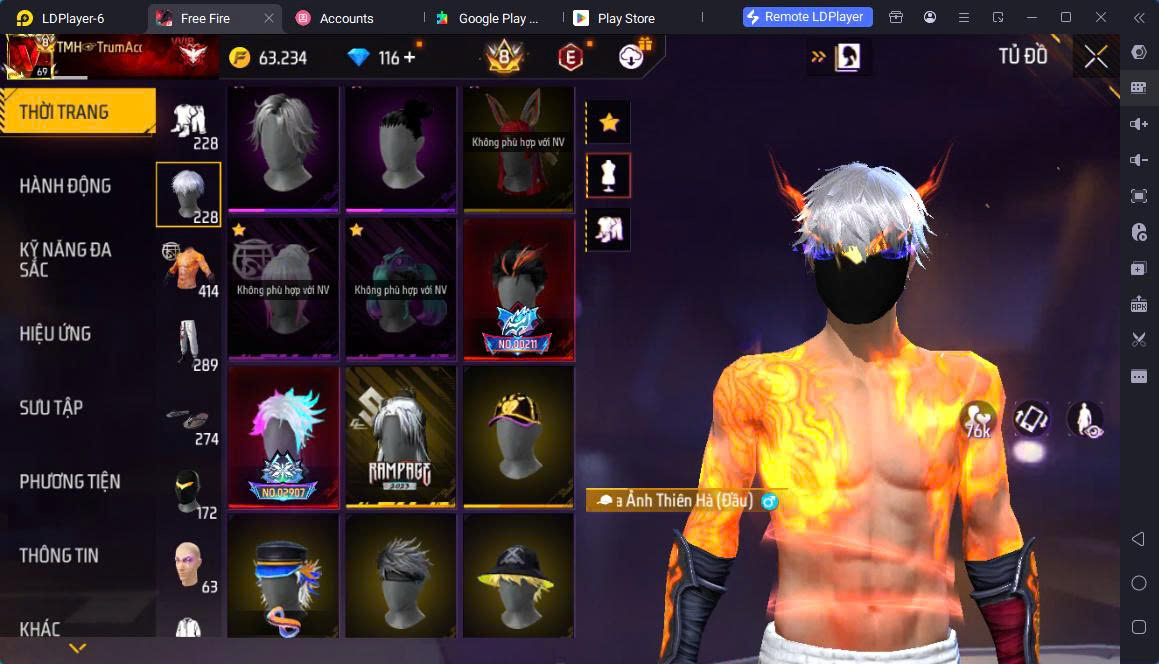Open the THÔNG TIN tab
1159x664 pixels.
tap(59, 555)
